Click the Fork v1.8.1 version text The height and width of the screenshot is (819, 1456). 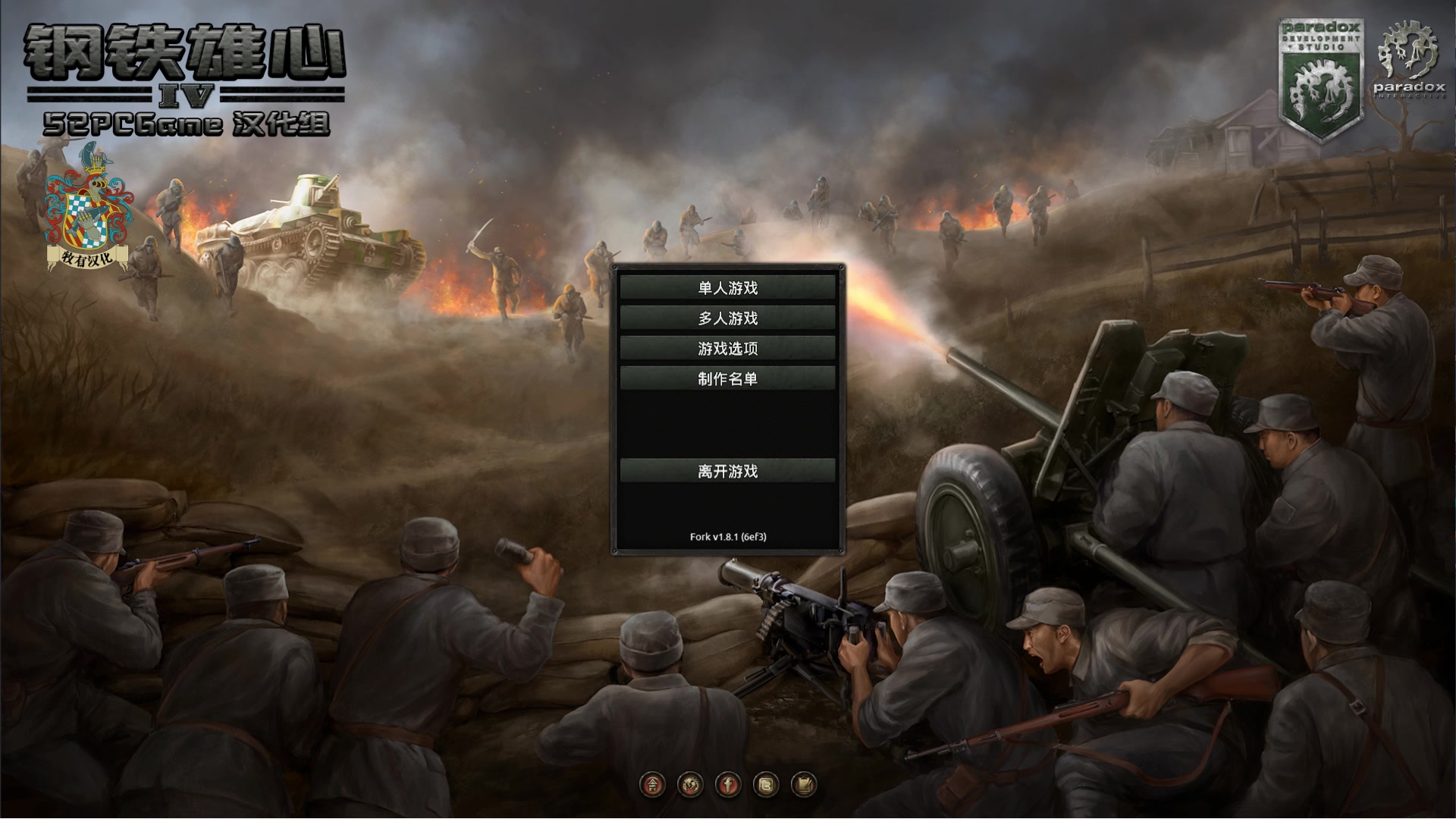coord(726,535)
